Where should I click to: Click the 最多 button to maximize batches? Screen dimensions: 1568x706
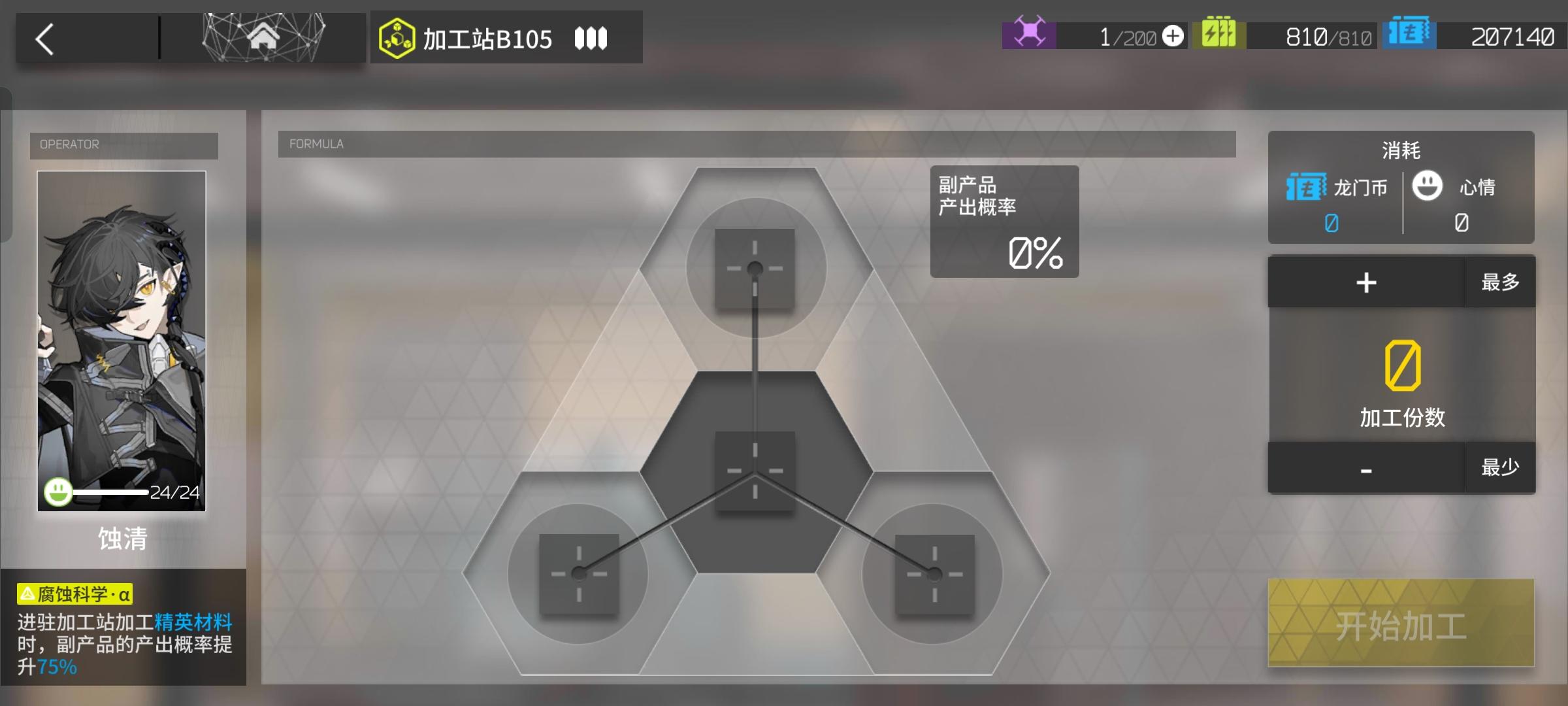click(x=1499, y=282)
